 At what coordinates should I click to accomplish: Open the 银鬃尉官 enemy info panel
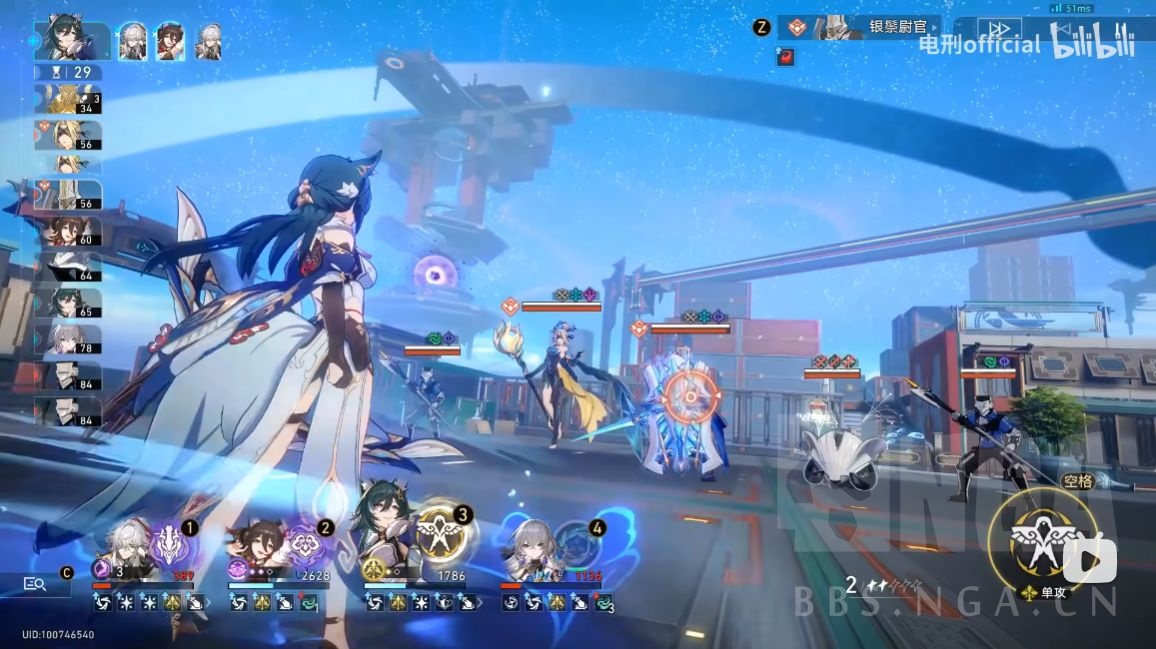tap(880, 28)
